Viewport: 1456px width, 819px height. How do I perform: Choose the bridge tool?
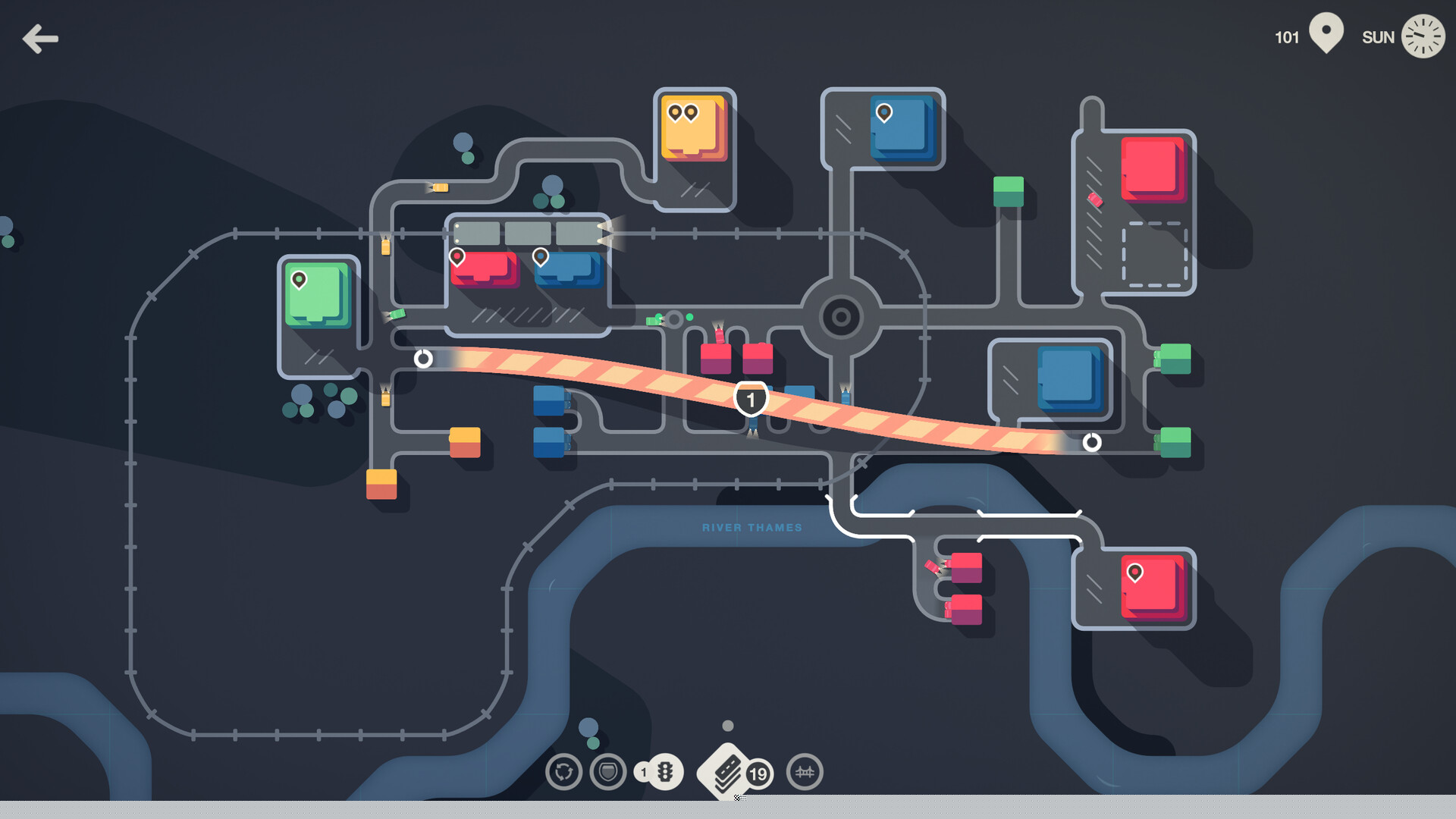click(805, 772)
